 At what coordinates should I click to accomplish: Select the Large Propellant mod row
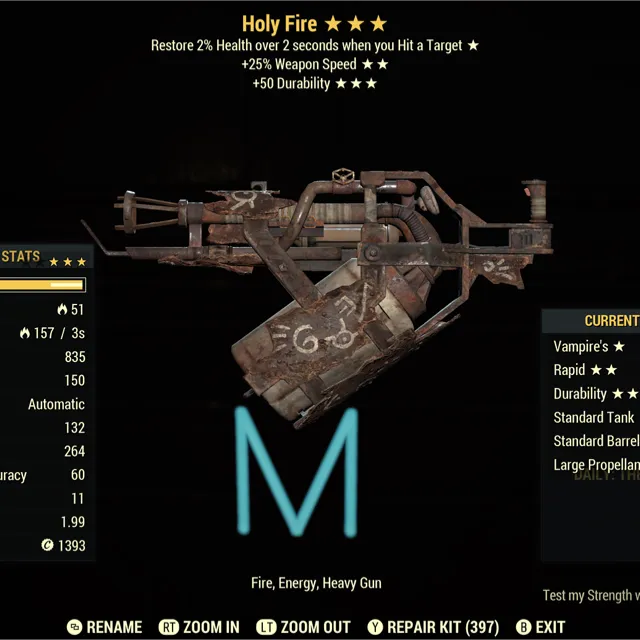(596, 465)
